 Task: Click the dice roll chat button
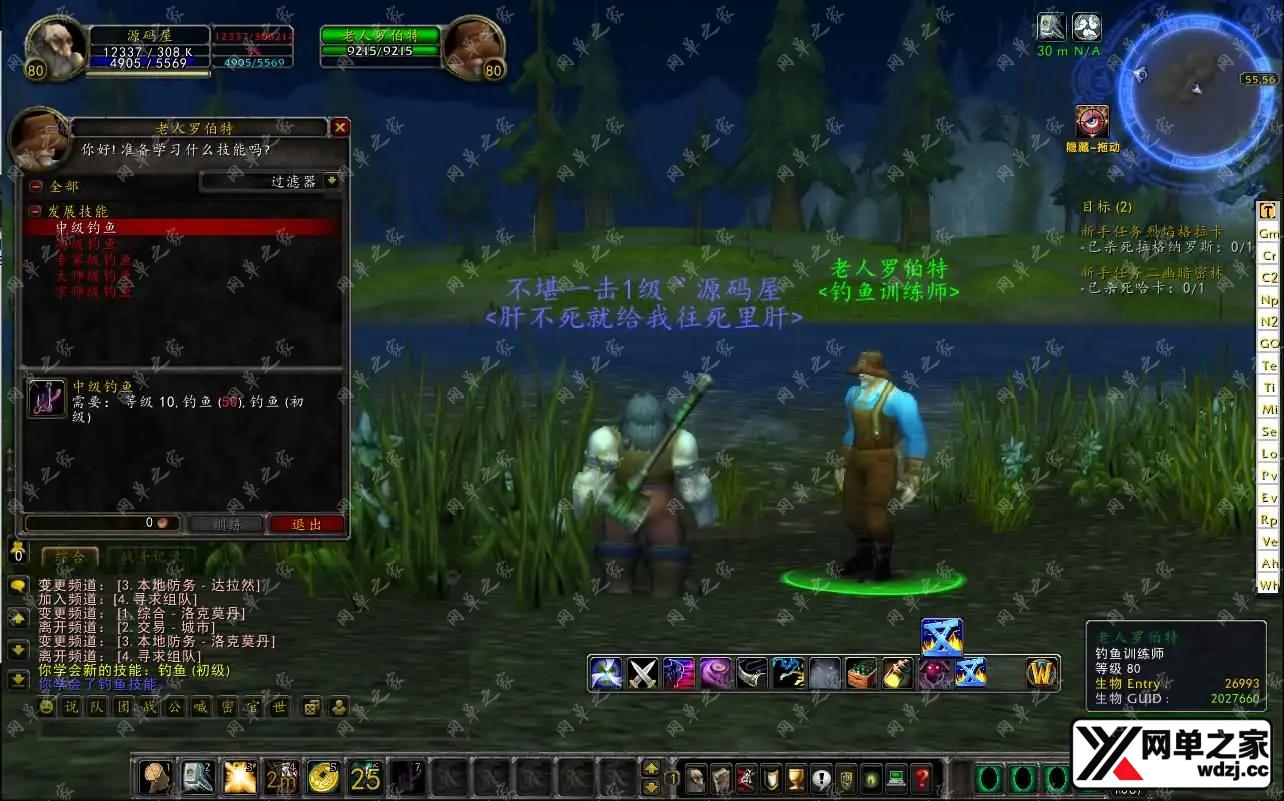tap(312, 707)
